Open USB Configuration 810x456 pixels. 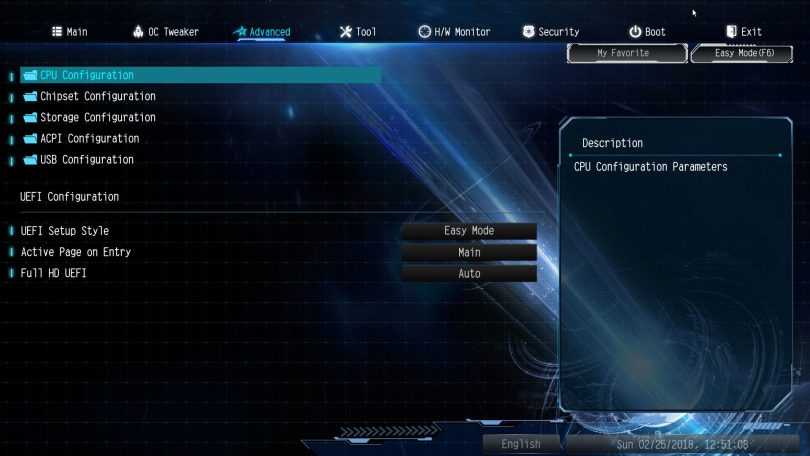[86, 159]
